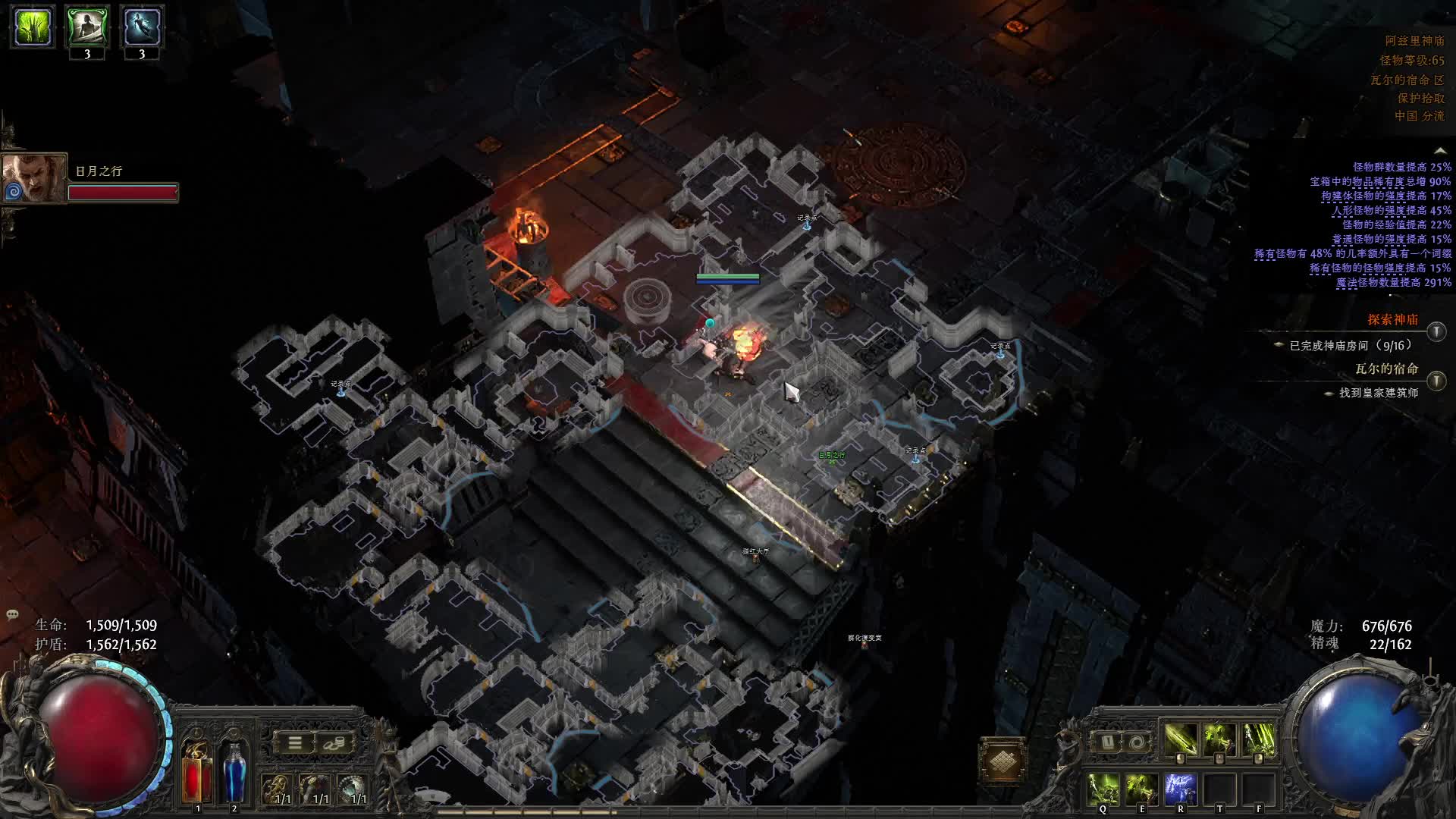Select the green glowing buff icon
The height and width of the screenshot is (819, 1456).
click(x=33, y=27)
